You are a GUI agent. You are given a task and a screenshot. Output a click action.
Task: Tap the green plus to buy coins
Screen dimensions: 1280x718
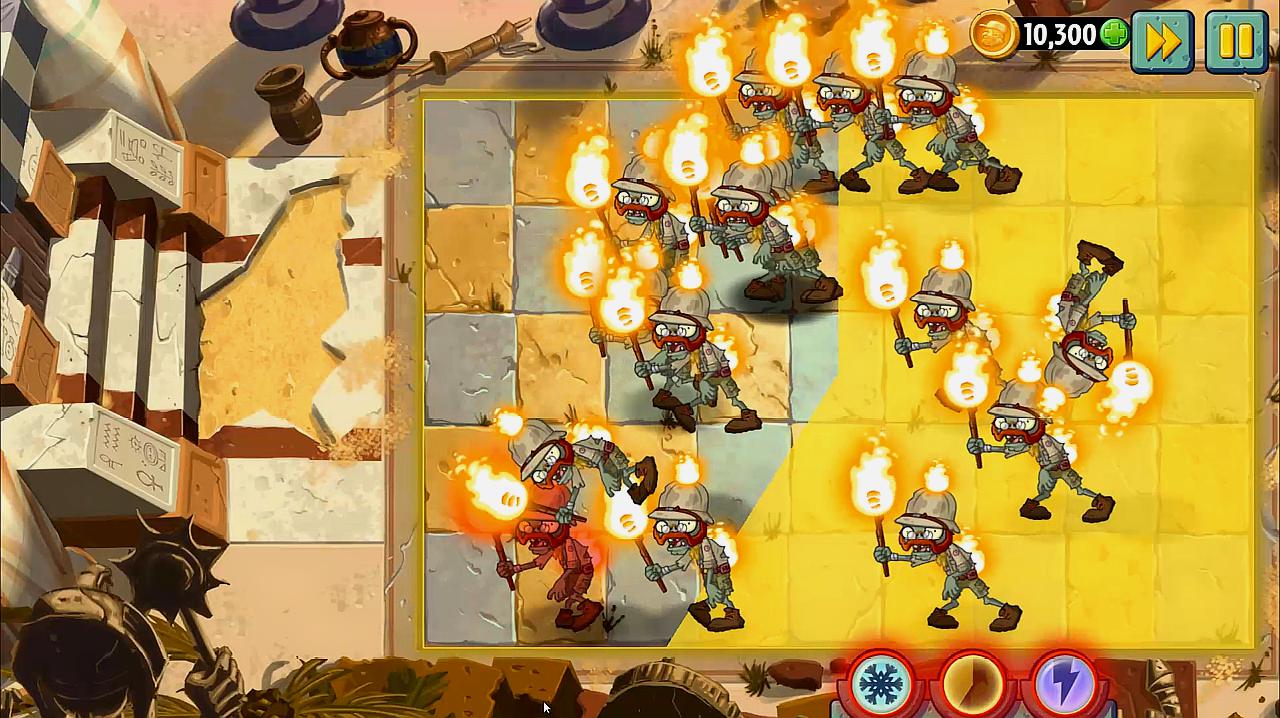coord(1113,35)
